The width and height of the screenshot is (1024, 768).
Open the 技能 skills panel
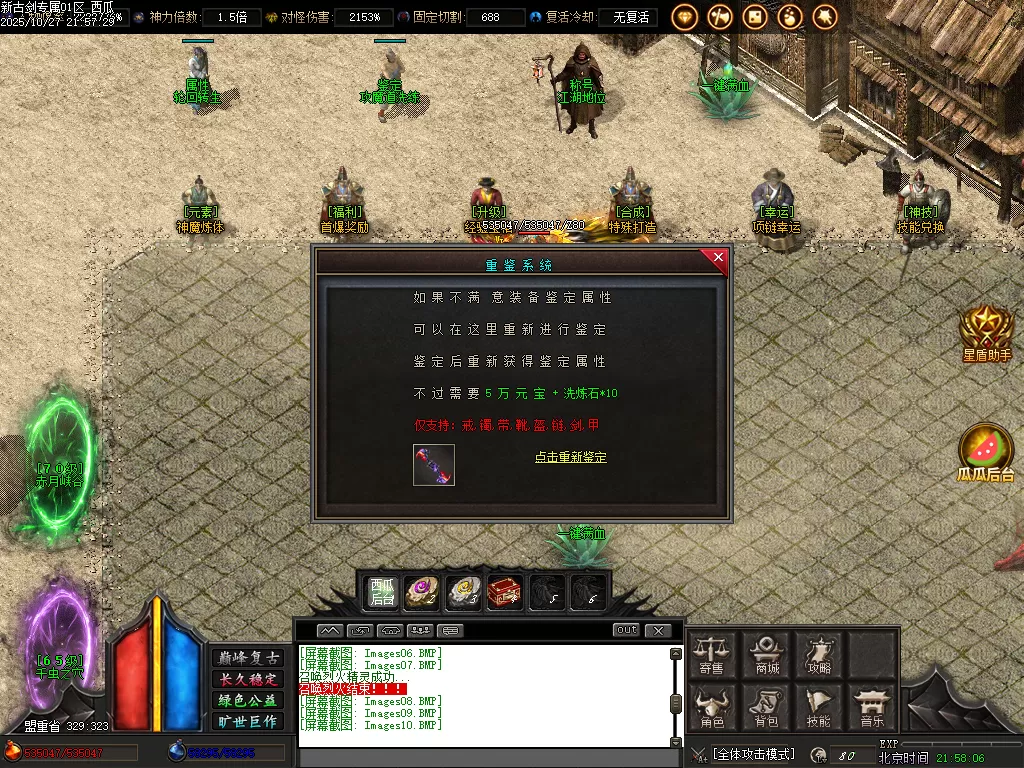(x=820, y=707)
